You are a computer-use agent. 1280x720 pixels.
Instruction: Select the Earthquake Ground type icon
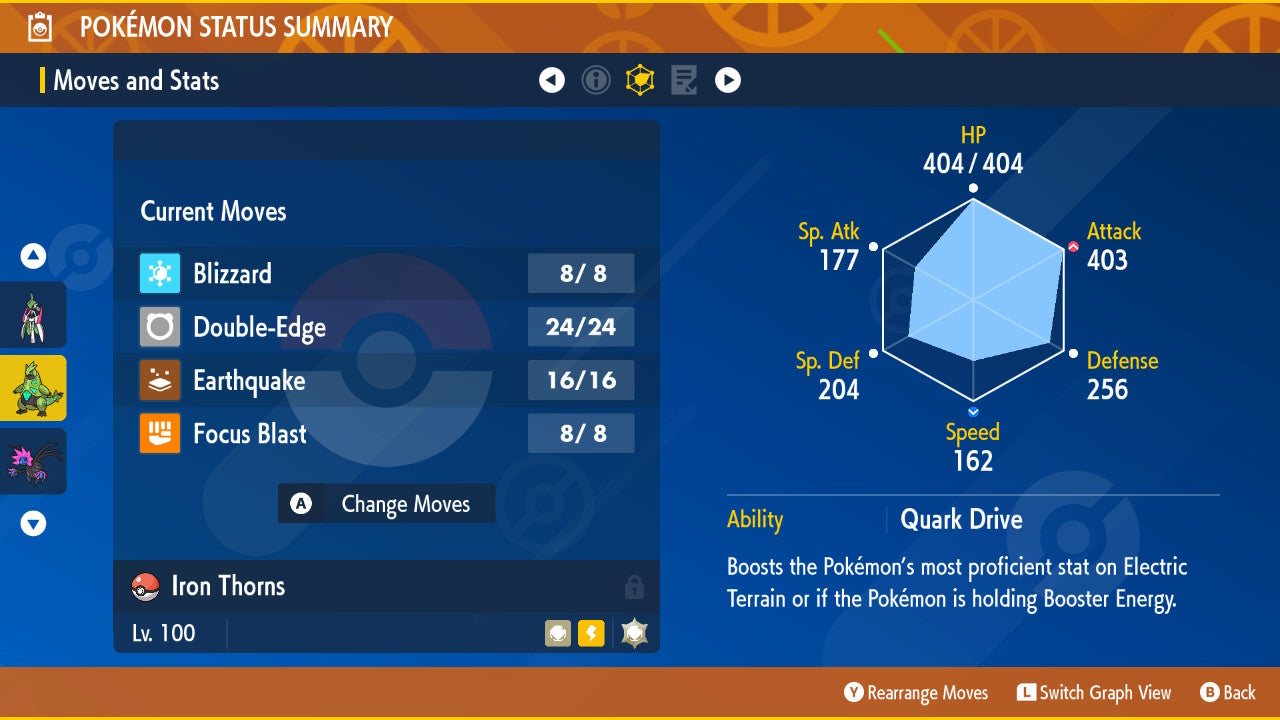click(x=158, y=380)
